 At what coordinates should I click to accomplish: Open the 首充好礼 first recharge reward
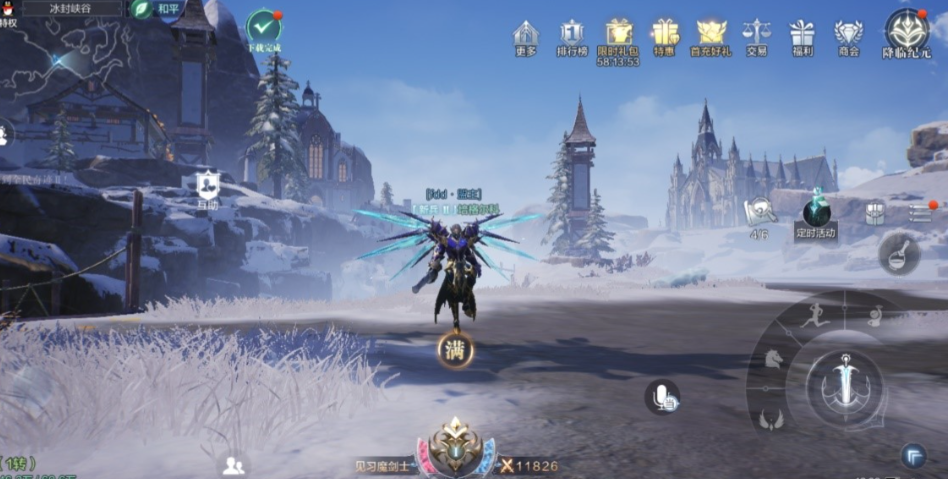click(x=711, y=36)
